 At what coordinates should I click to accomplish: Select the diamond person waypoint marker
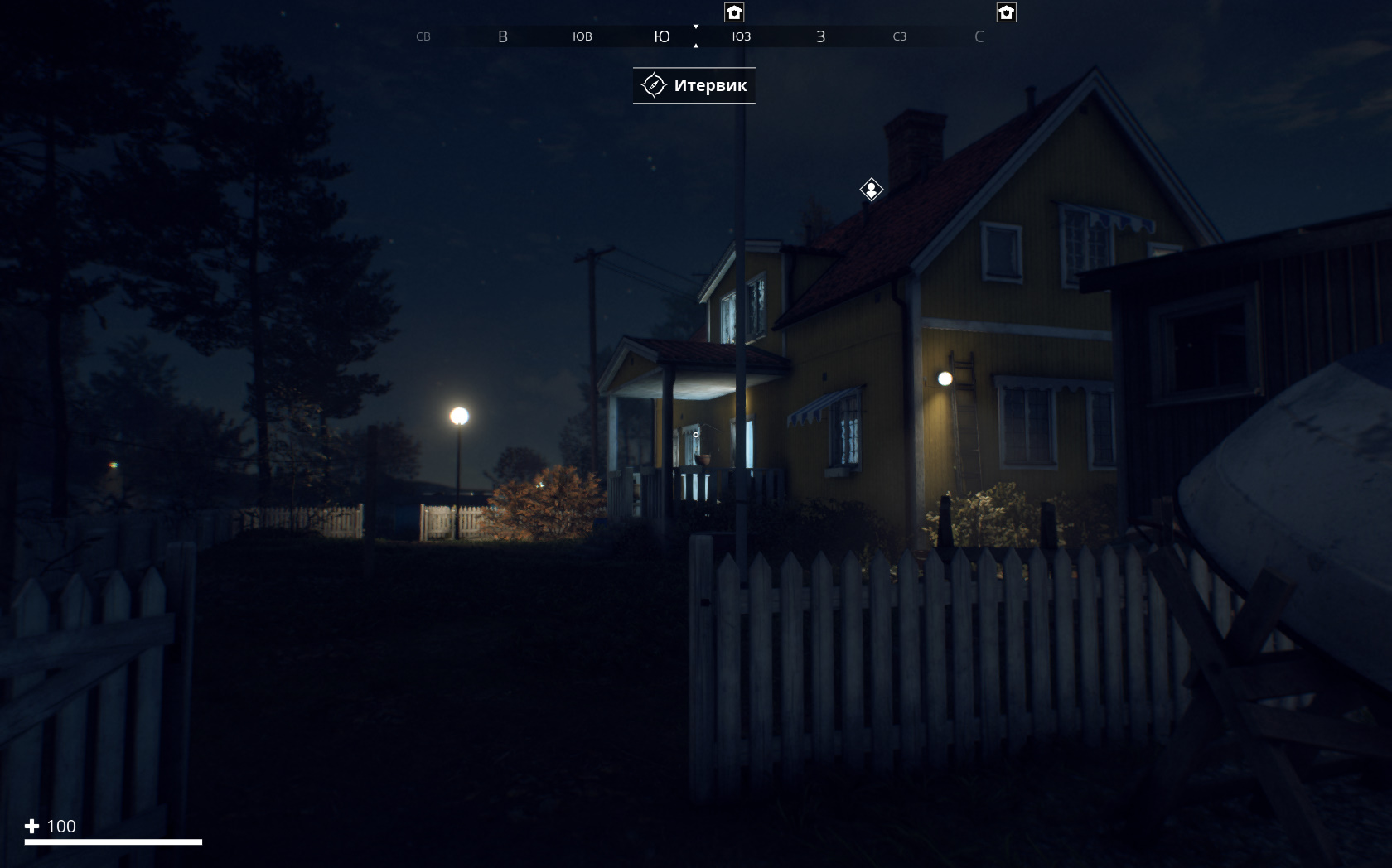click(871, 190)
